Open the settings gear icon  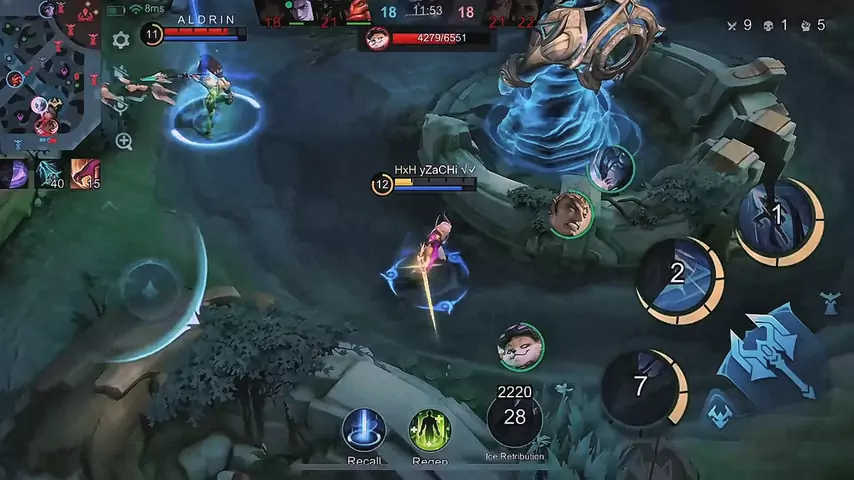(x=121, y=40)
